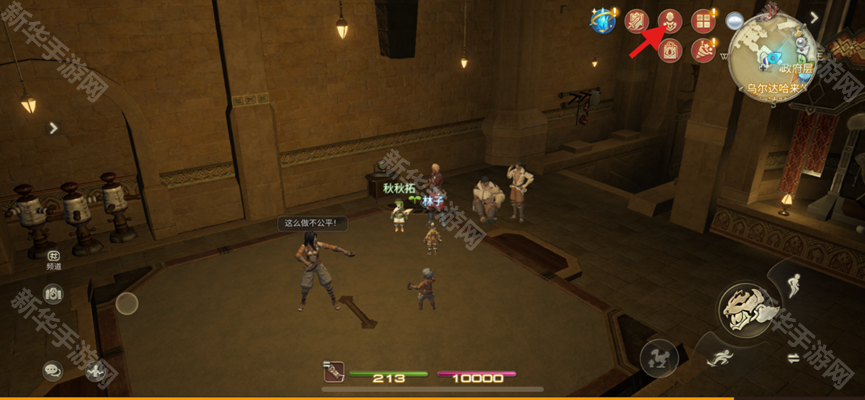
Task: Open the shopping bag store icon
Action: 670,50
